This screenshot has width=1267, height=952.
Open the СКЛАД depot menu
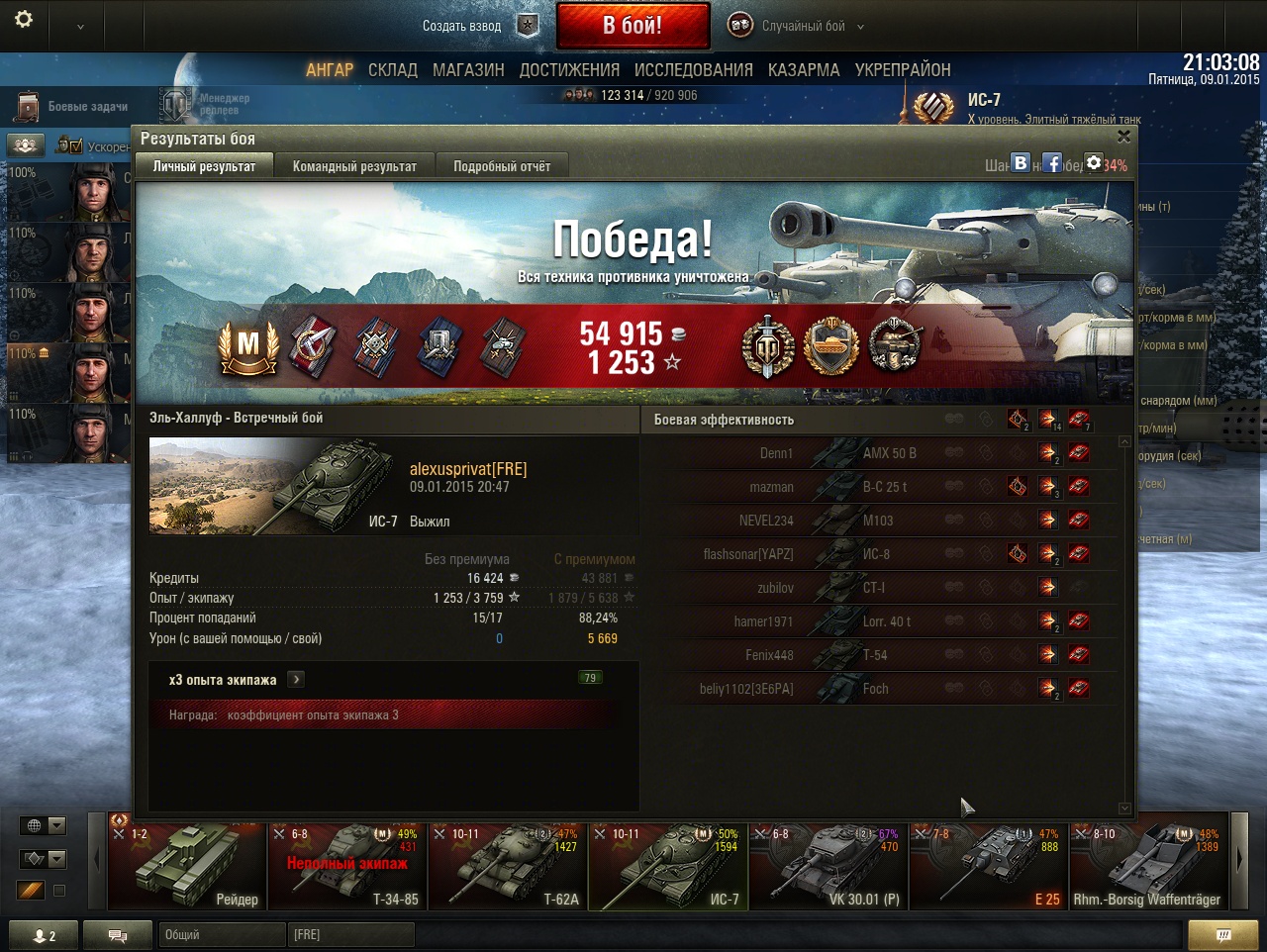(392, 70)
